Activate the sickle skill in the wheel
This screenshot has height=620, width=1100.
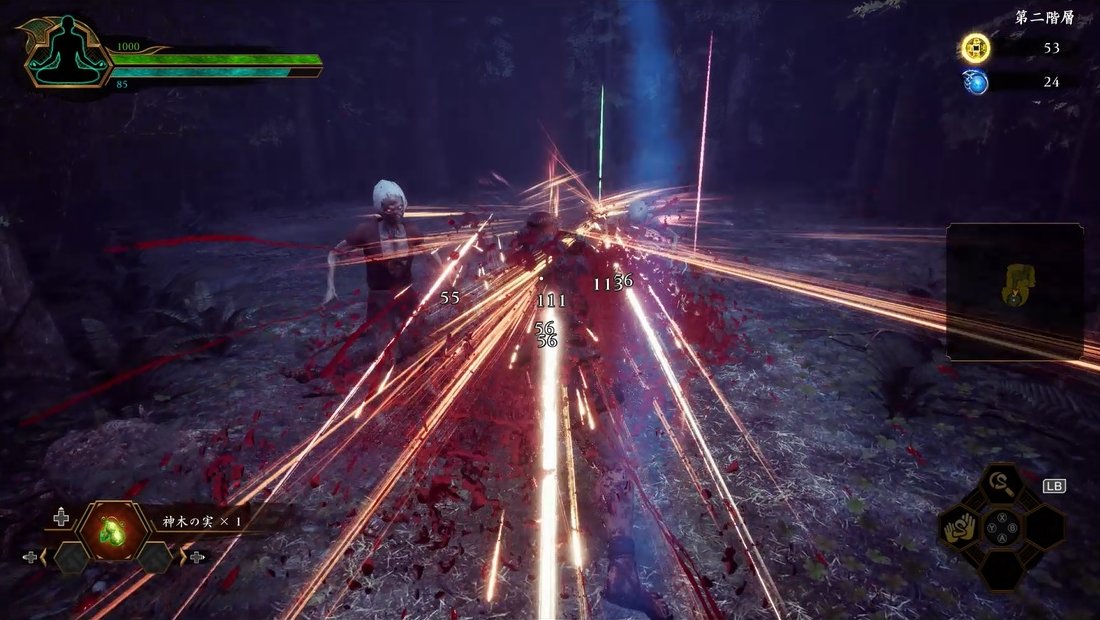1001,487
